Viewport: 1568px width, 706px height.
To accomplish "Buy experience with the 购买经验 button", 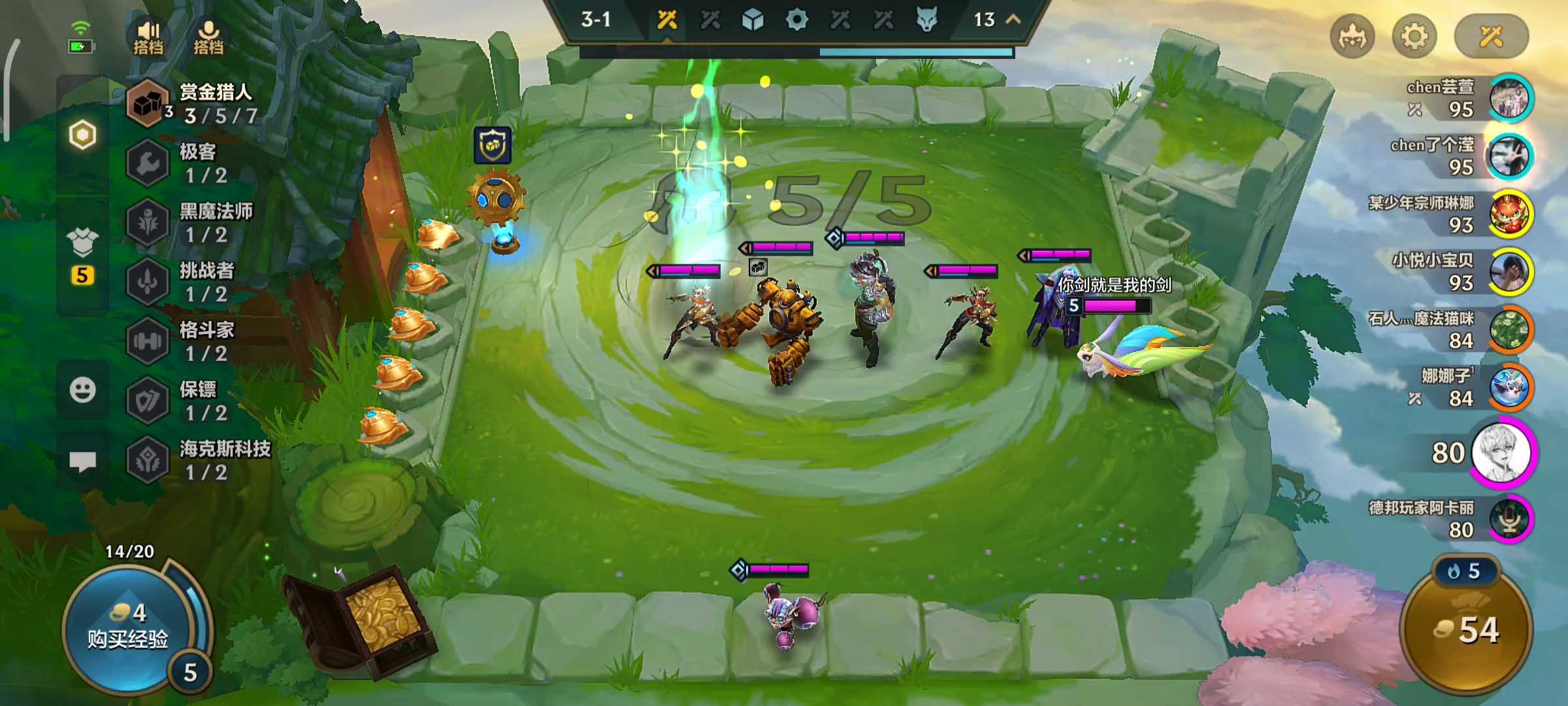I will pos(128,628).
